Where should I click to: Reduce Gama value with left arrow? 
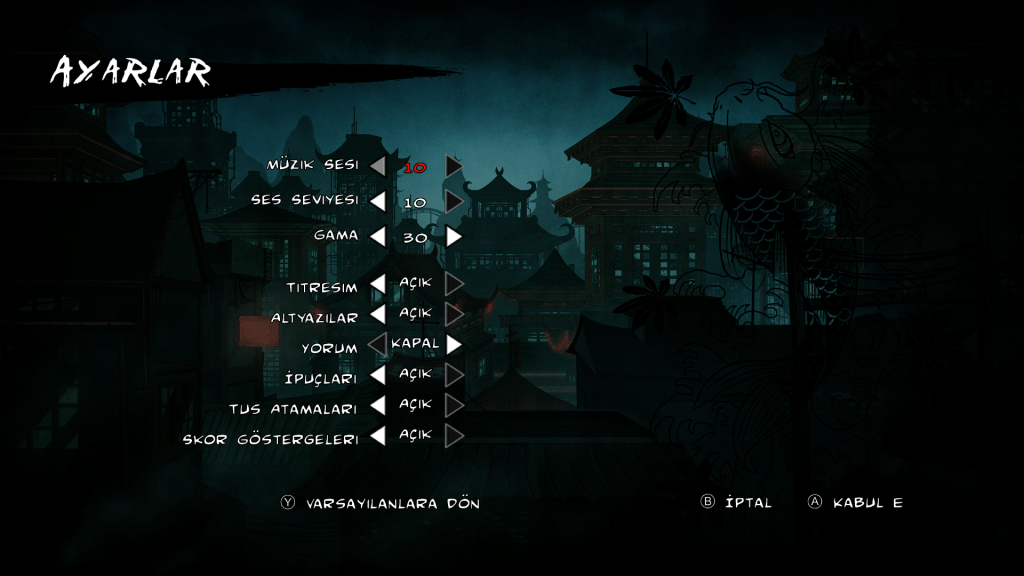(378, 237)
